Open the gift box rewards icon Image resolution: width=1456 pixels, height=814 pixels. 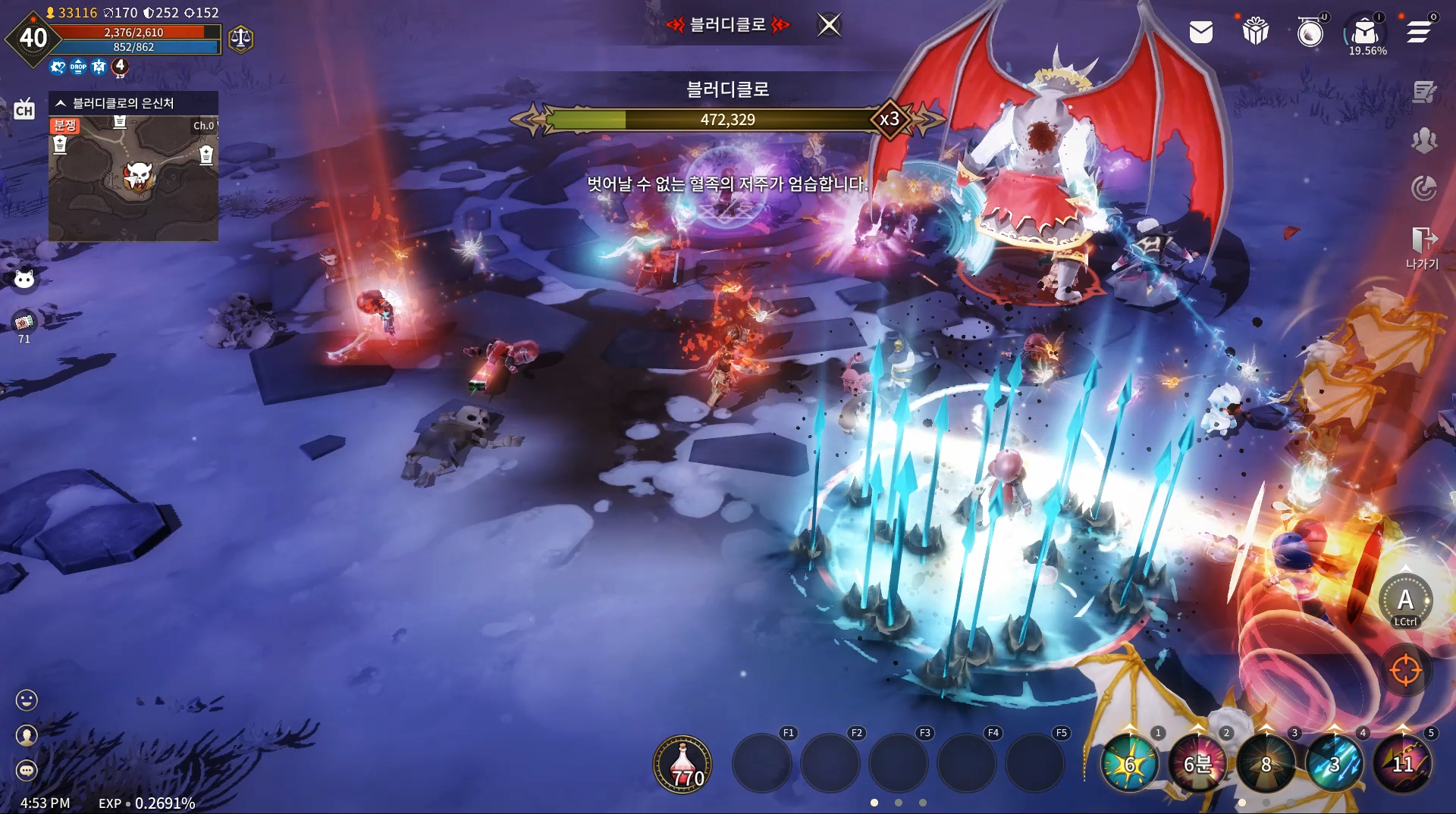click(1256, 32)
